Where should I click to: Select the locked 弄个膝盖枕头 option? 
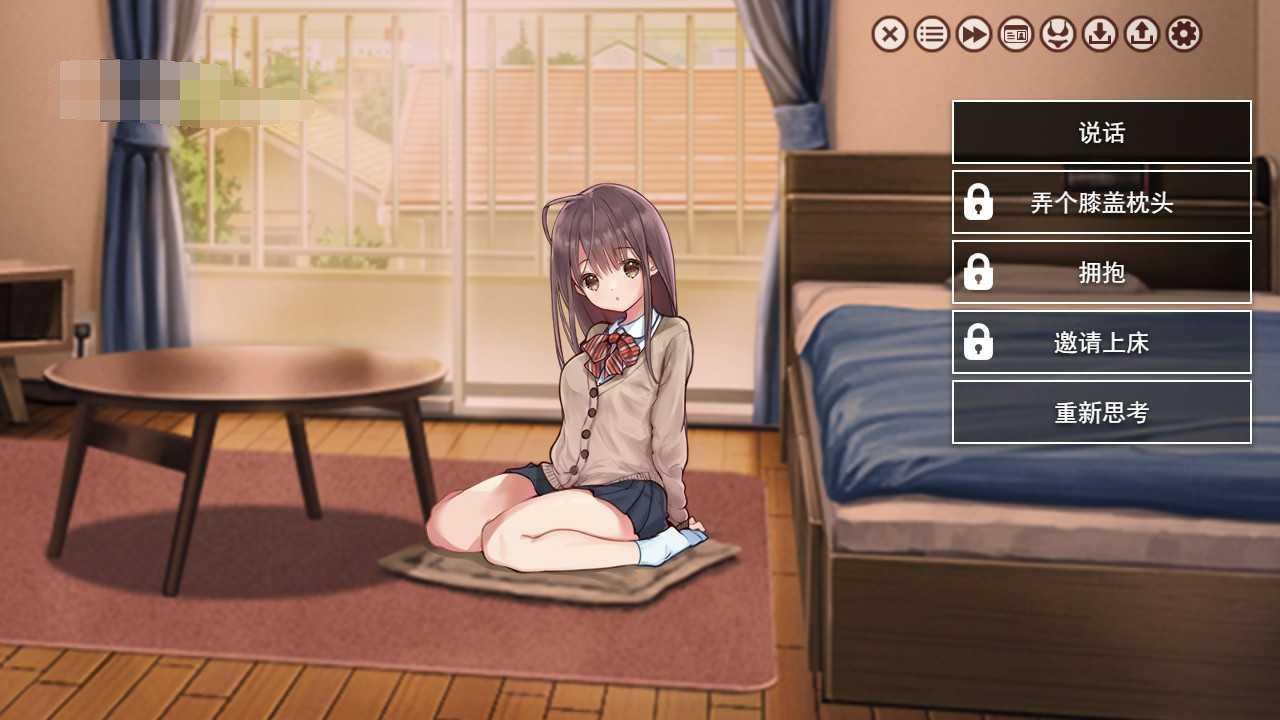tap(1101, 202)
